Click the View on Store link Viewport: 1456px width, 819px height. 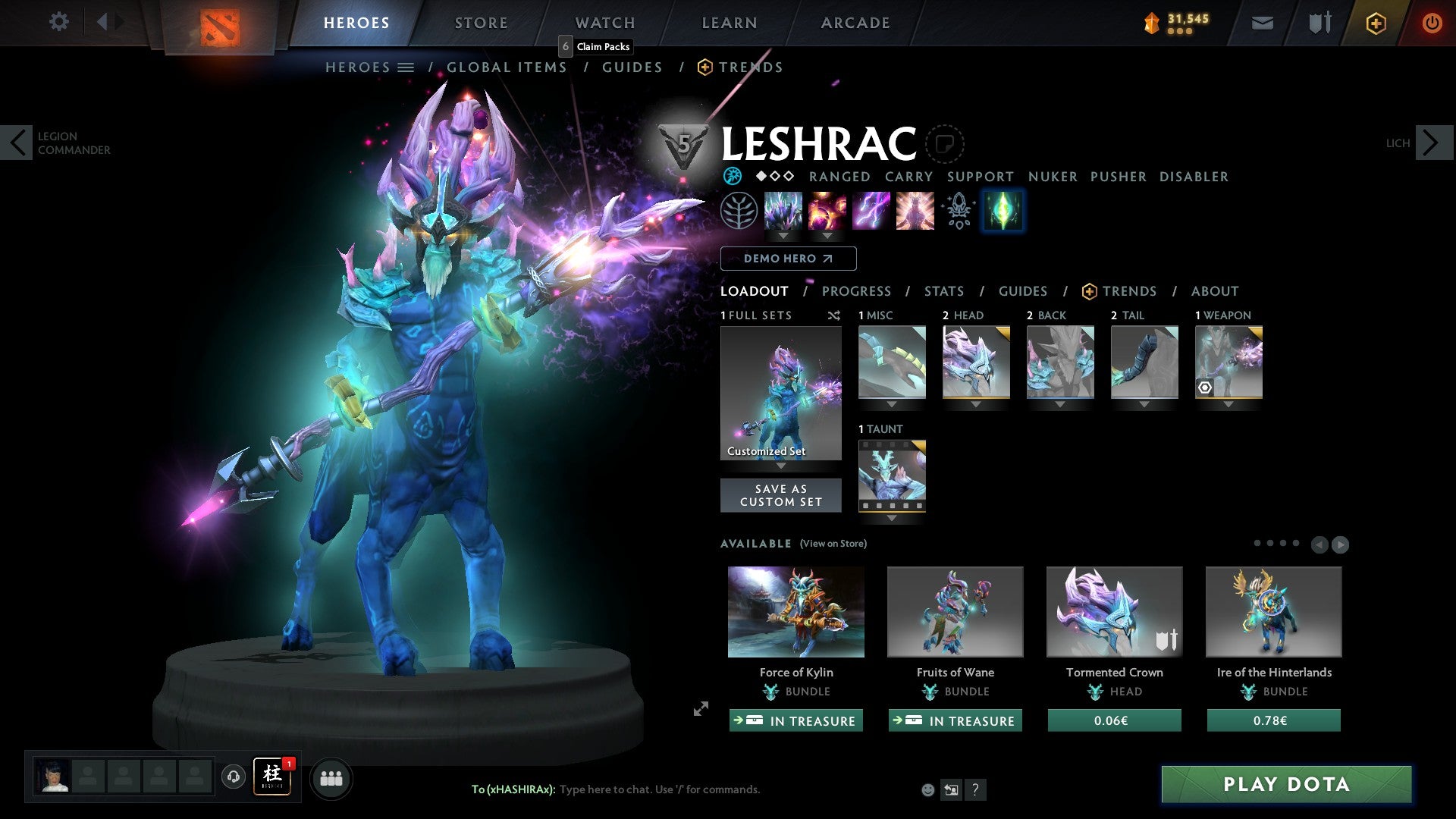click(x=833, y=544)
